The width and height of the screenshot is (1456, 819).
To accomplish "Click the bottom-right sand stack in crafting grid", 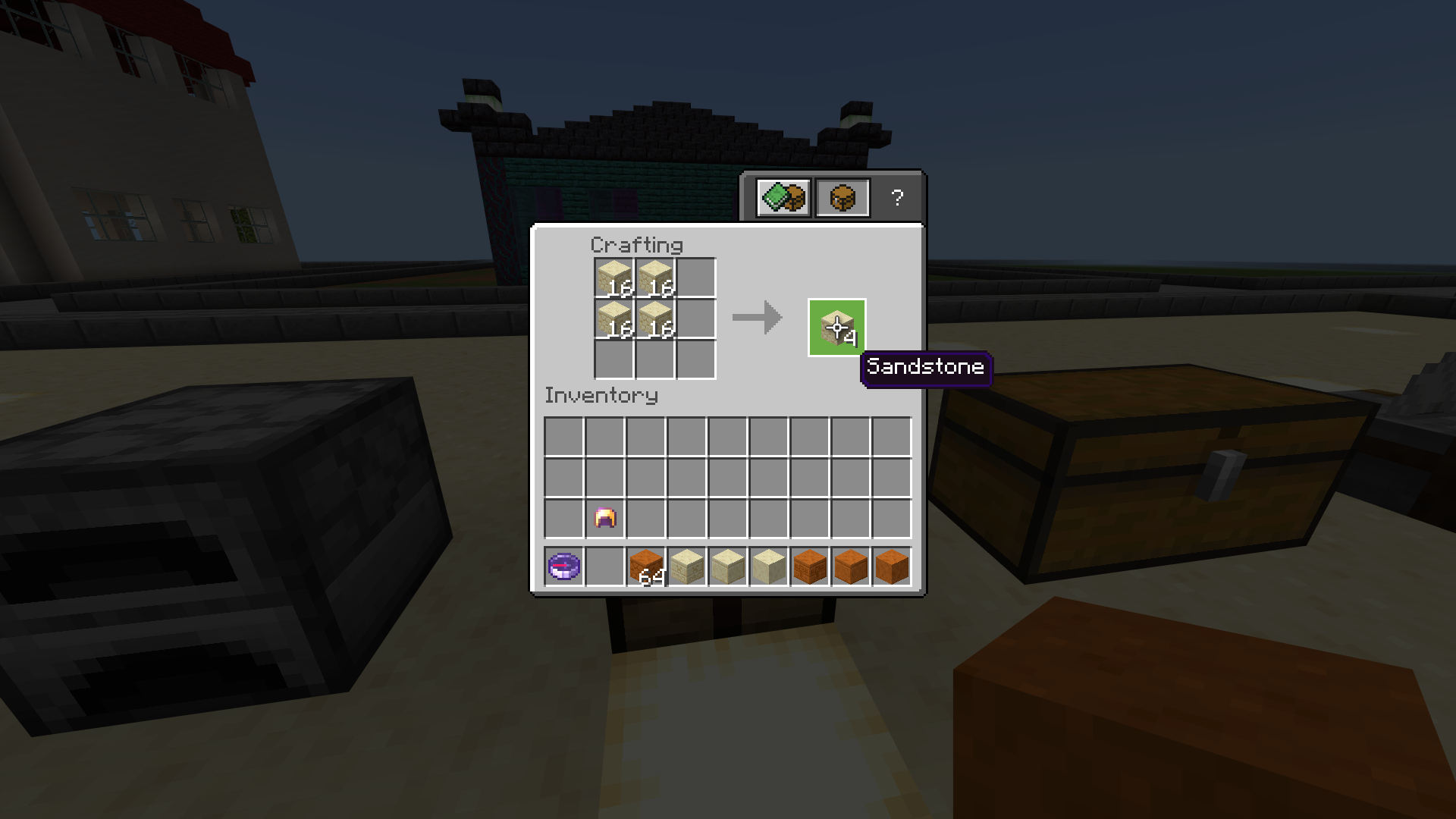I will pos(655,318).
